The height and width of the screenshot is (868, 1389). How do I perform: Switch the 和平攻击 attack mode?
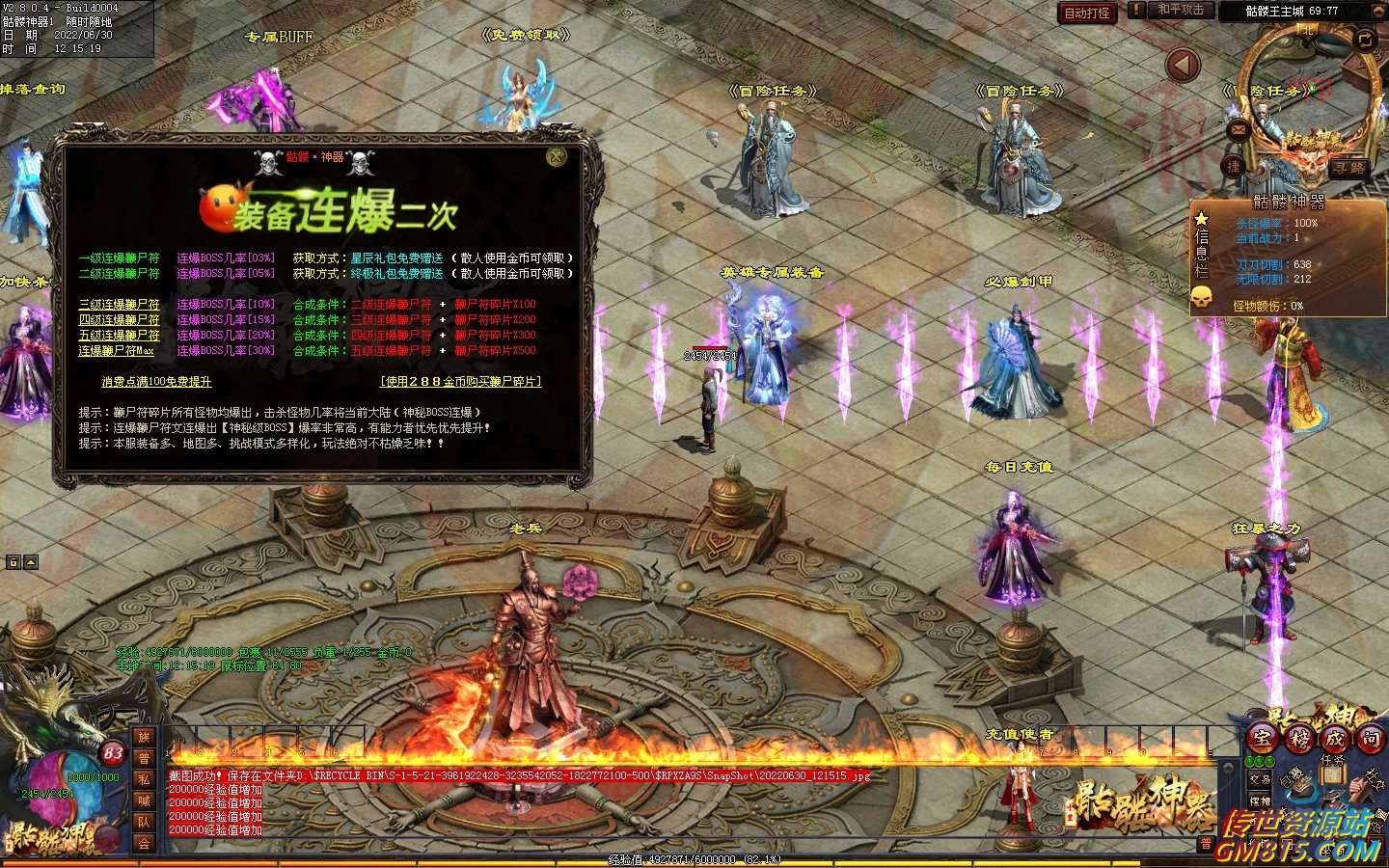tap(1181, 11)
